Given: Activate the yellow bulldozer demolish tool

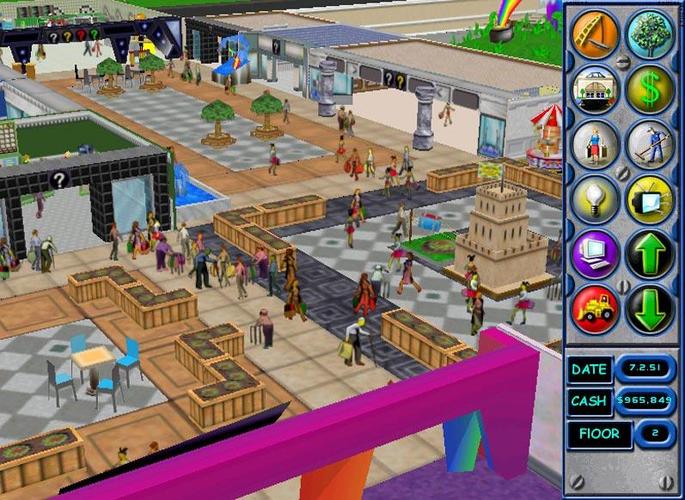Looking at the screenshot, I should pyautogui.click(x=595, y=309).
